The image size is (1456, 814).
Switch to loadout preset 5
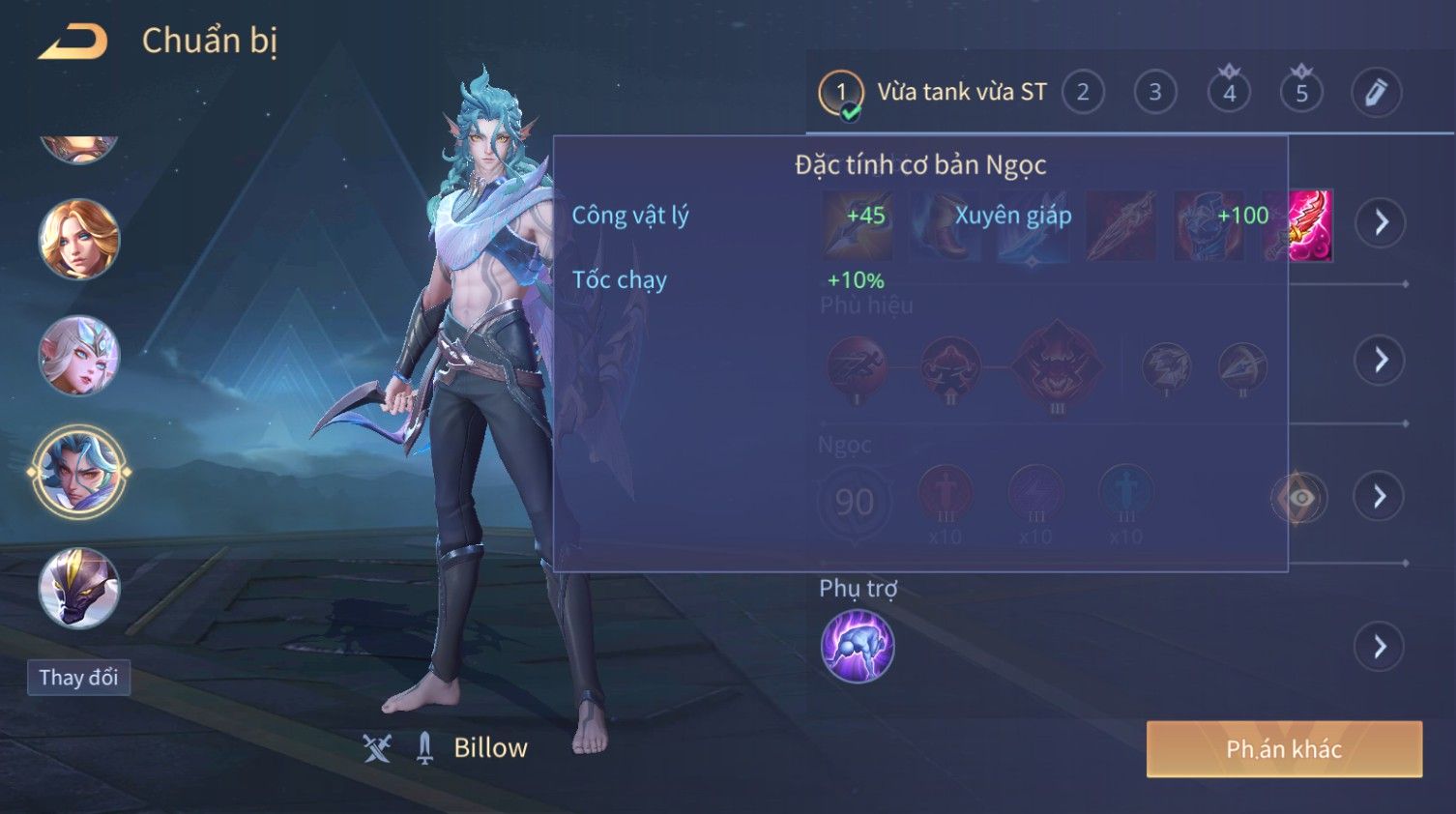pos(1301,93)
